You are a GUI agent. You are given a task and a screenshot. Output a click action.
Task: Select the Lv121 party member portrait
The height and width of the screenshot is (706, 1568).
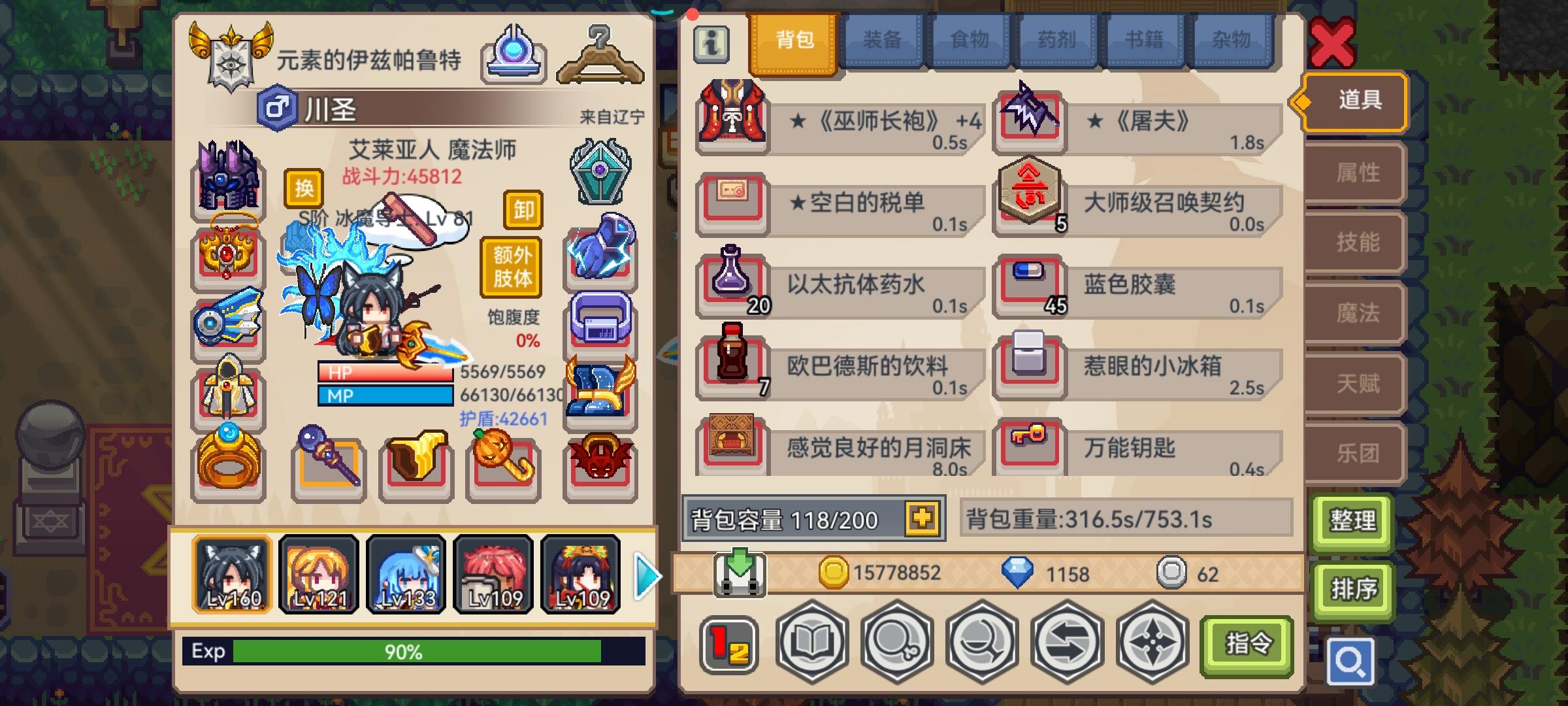(x=317, y=575)
